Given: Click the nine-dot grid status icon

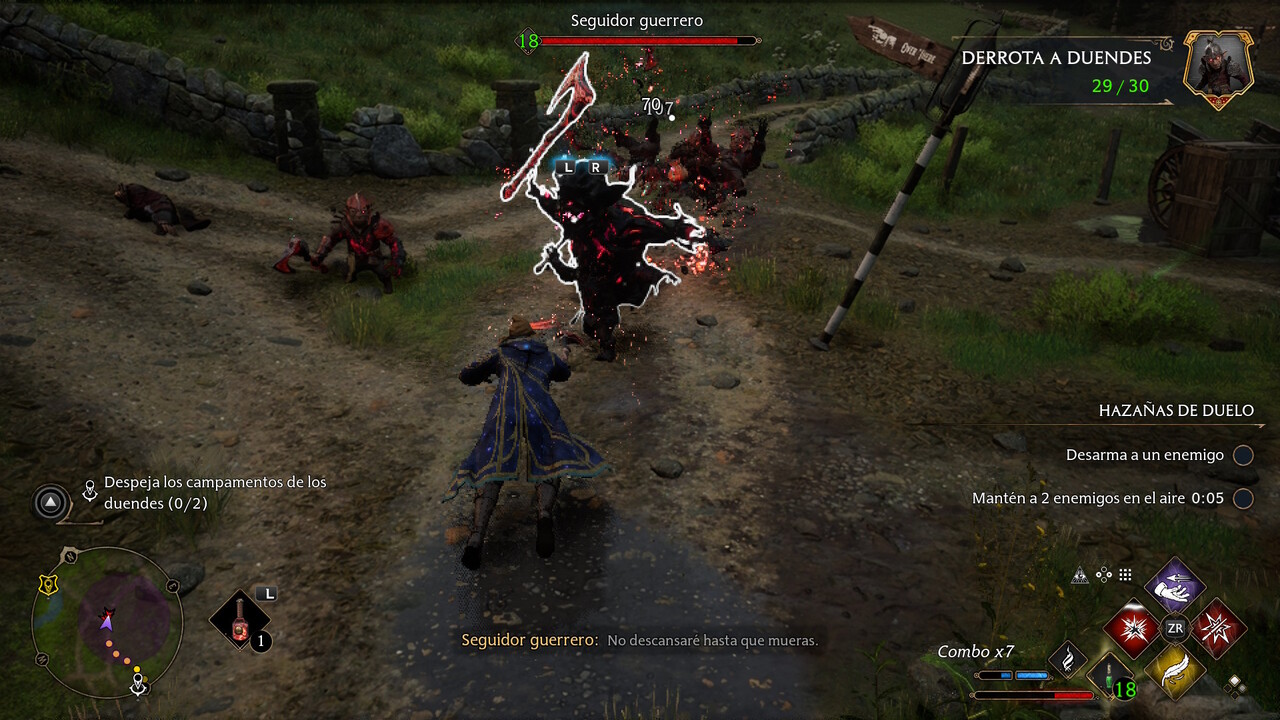Looking at the screenshot, I should [x=1125, y=575].
